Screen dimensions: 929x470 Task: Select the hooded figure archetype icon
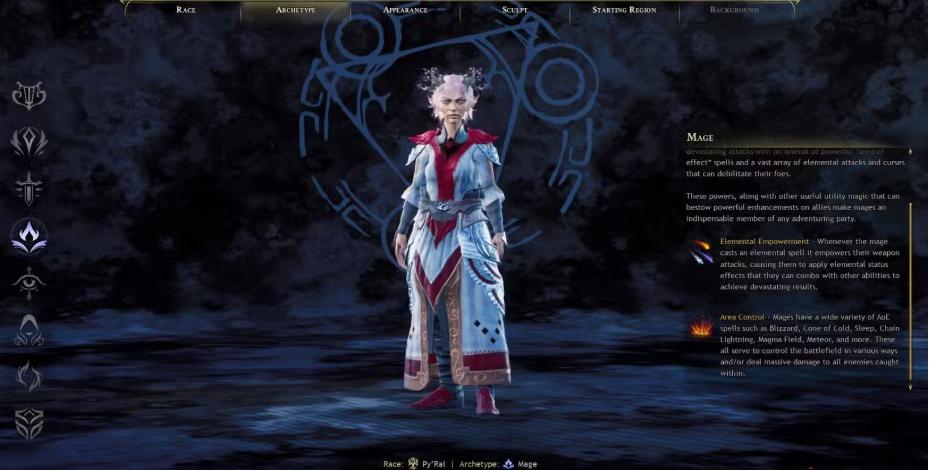(x=28, y=330)
